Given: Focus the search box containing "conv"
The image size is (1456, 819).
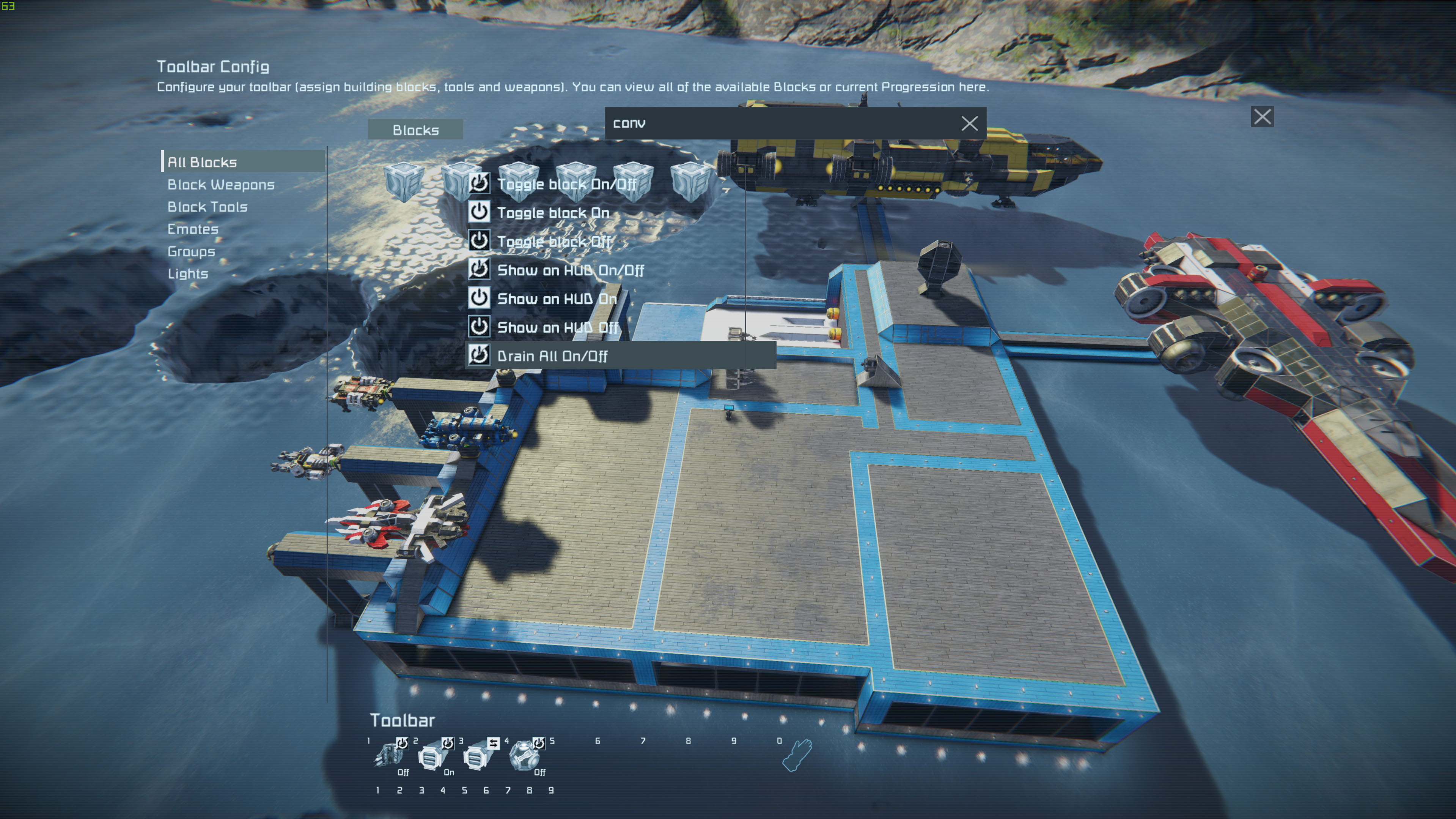Looking at the screenshot, I should coord(780,123).
